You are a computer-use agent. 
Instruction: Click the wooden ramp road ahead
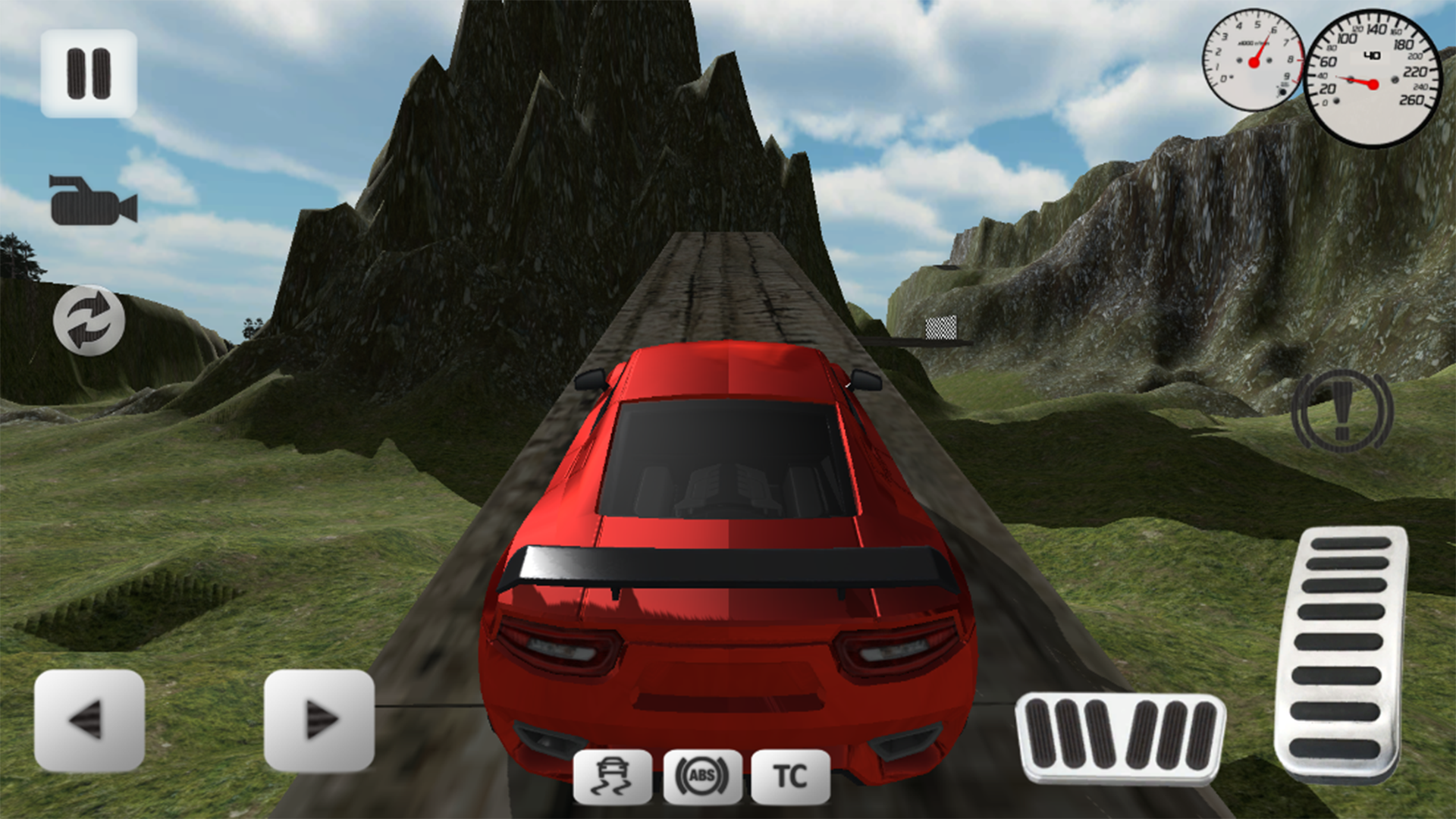click(x=720, y=288)
